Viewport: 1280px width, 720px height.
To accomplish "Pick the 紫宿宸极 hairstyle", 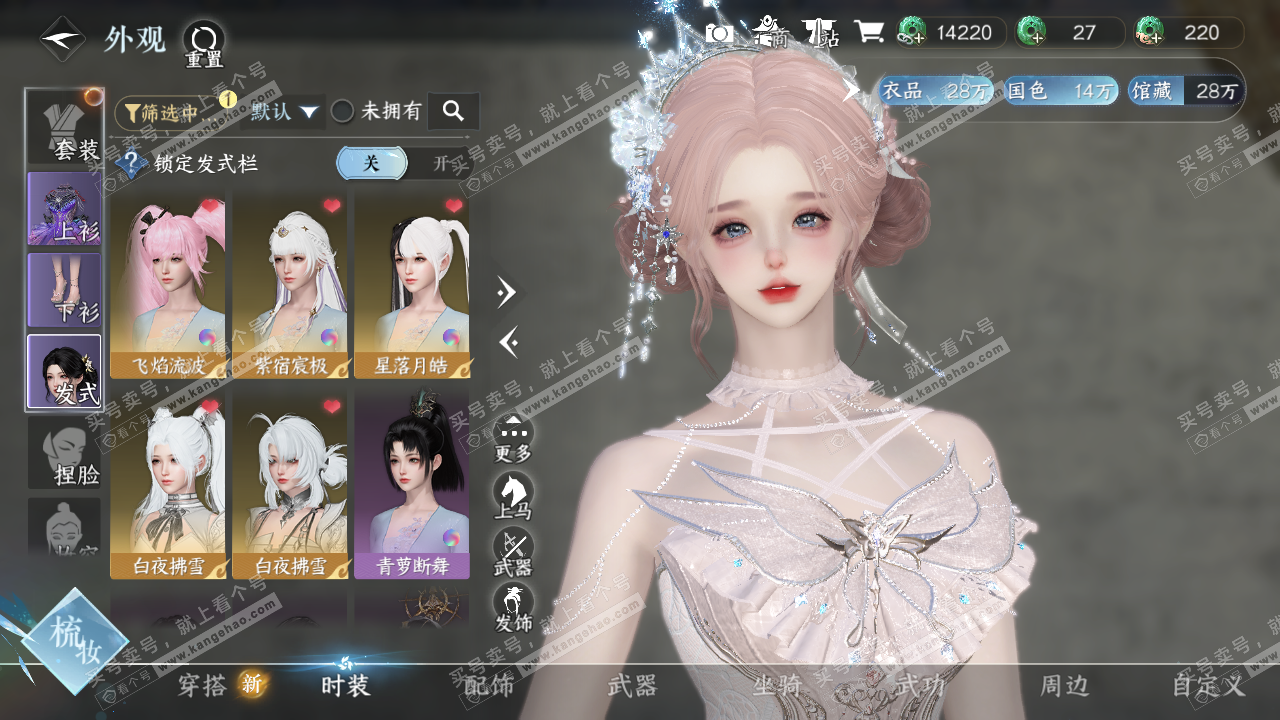I will pyautogui.click(x=290, y=285).
